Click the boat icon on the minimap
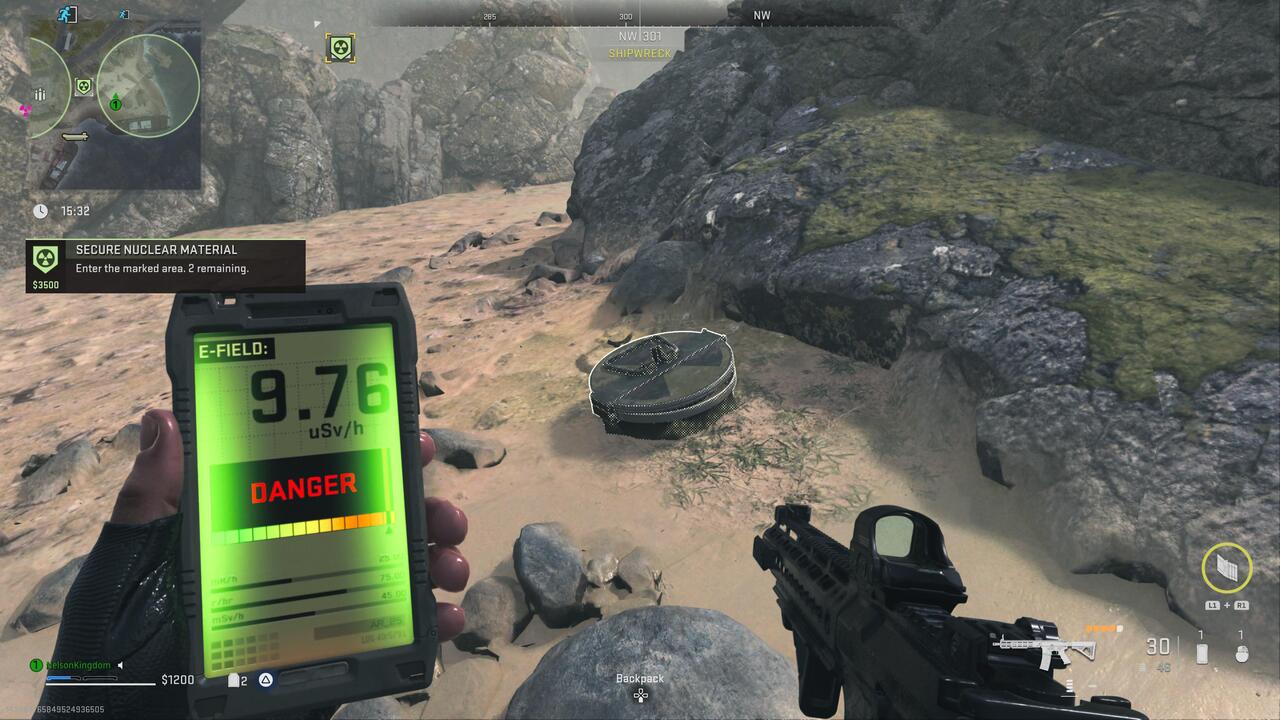 click(x=73, y=137)
